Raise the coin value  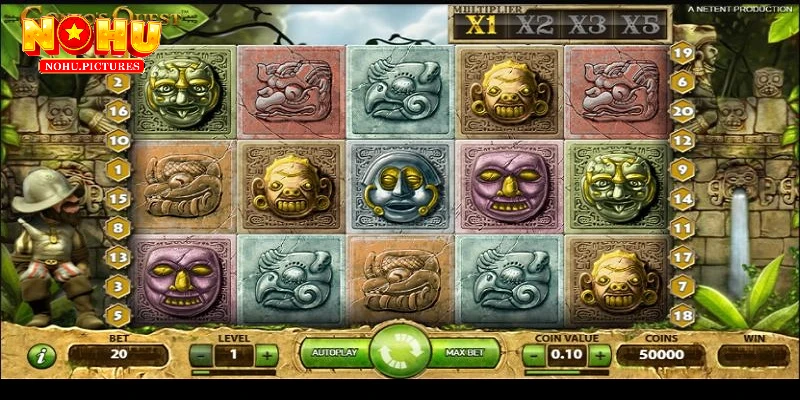coord(601,355)
